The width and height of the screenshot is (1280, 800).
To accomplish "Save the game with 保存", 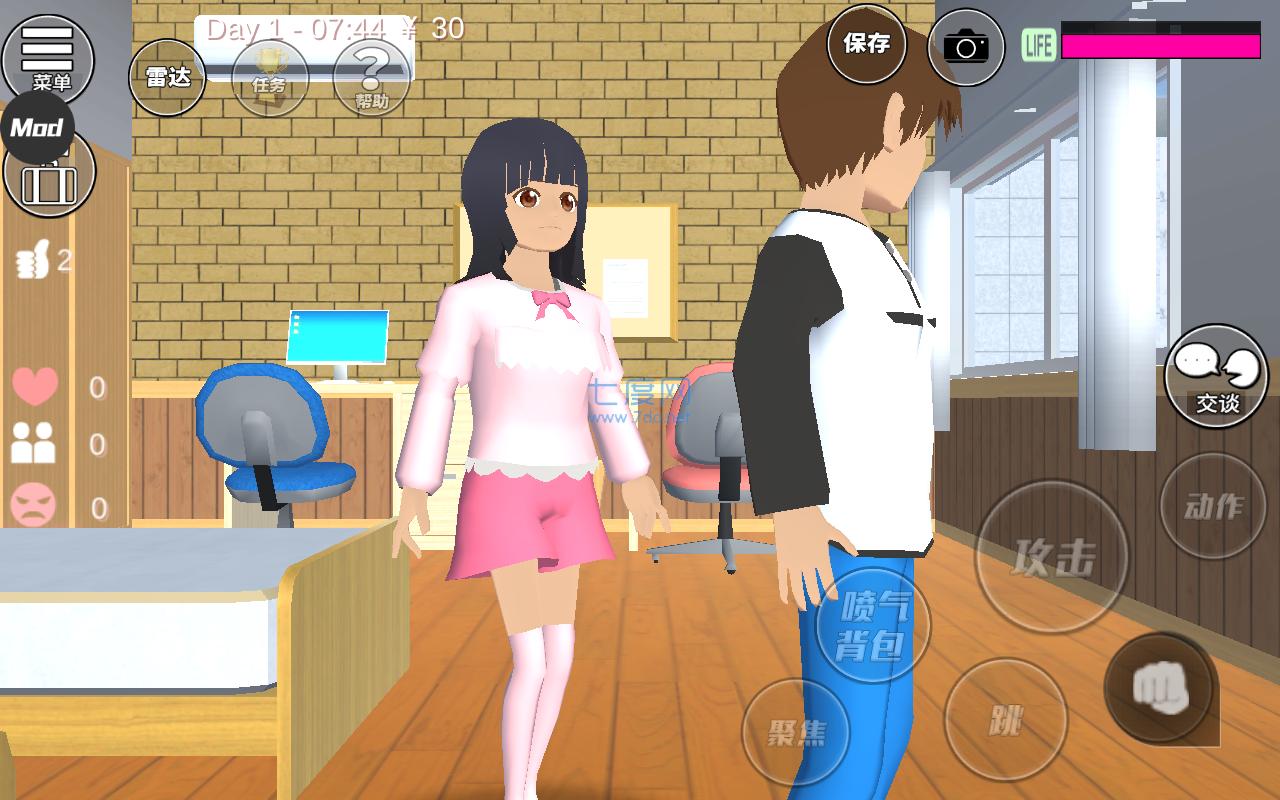I will coord(866,46).
